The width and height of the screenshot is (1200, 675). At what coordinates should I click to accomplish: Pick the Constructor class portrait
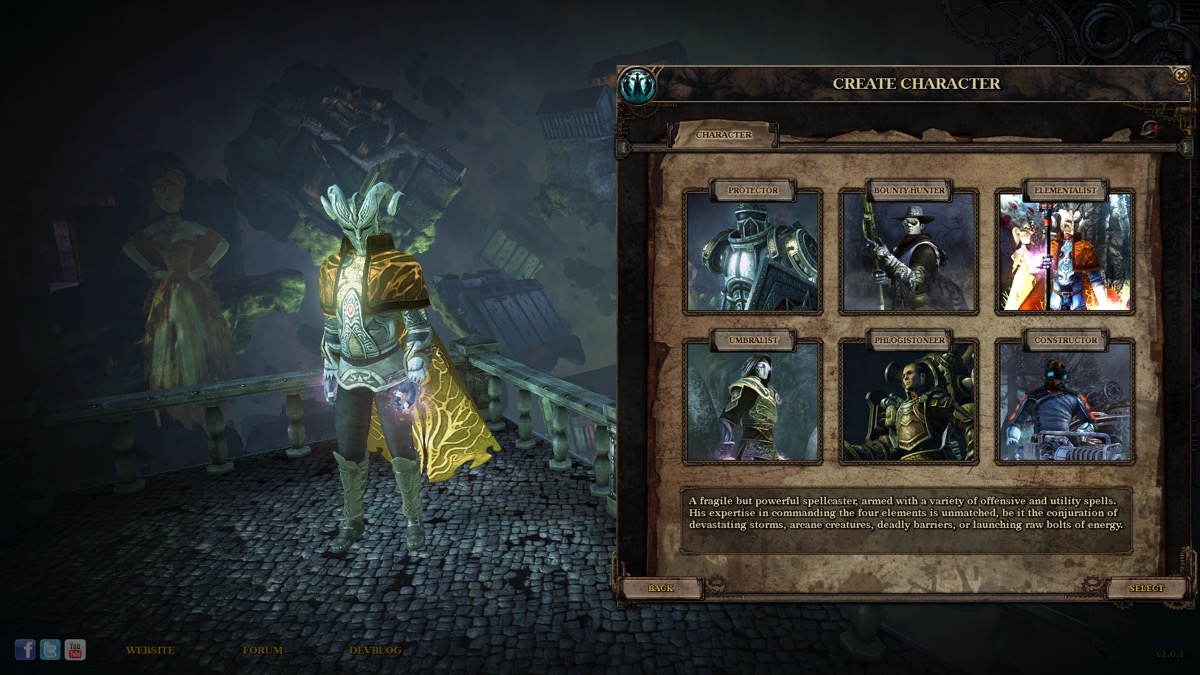tap(1064, 401)
